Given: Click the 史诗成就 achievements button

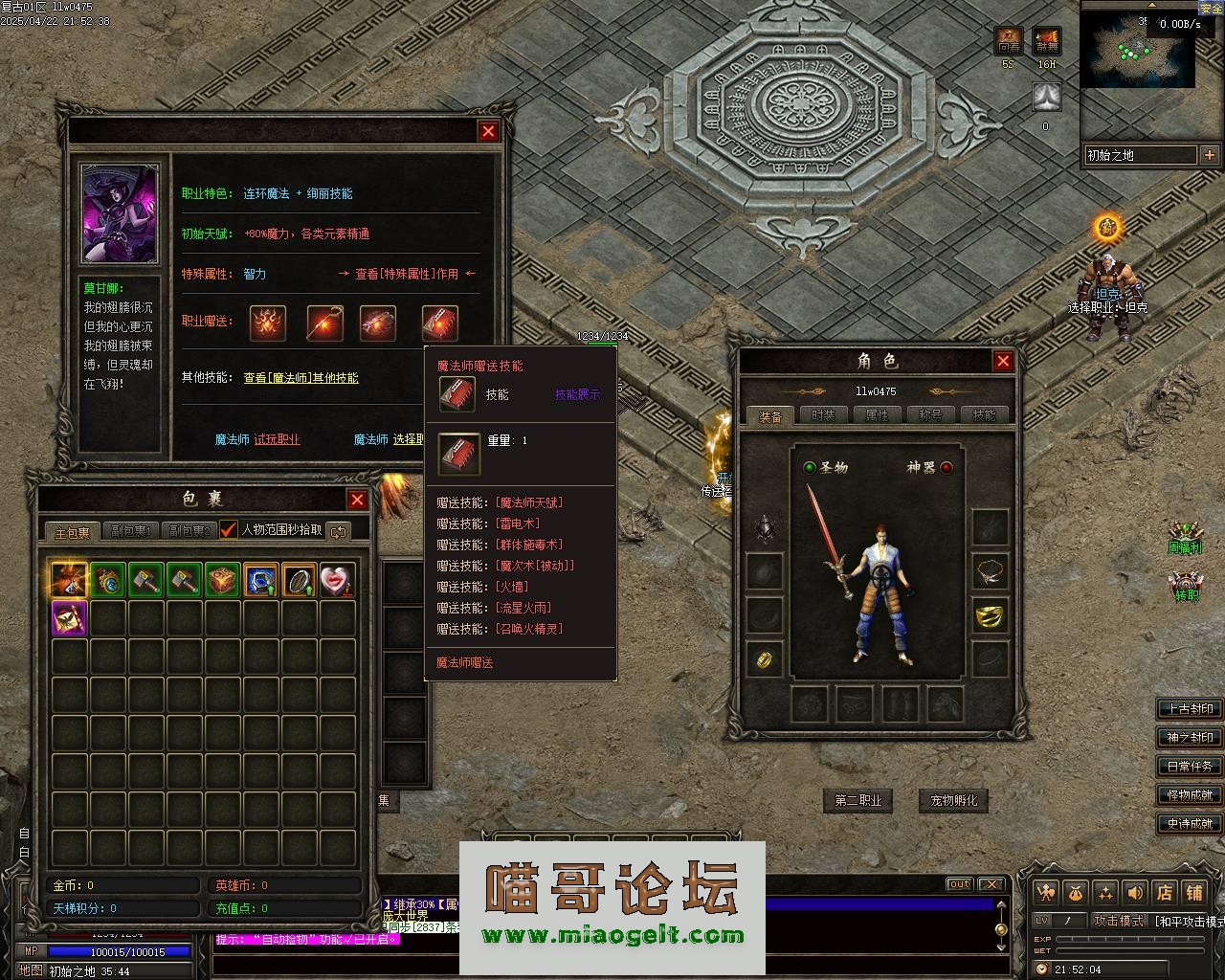Looking at the screenshot, I should (x=1190, y=823).
